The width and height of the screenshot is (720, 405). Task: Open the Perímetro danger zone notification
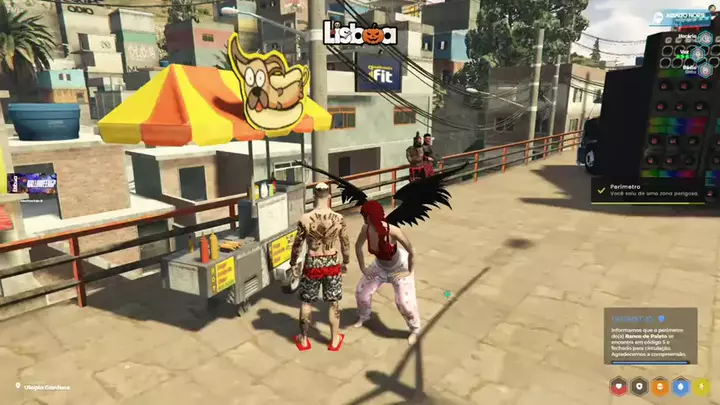click(x=648, y=188)
